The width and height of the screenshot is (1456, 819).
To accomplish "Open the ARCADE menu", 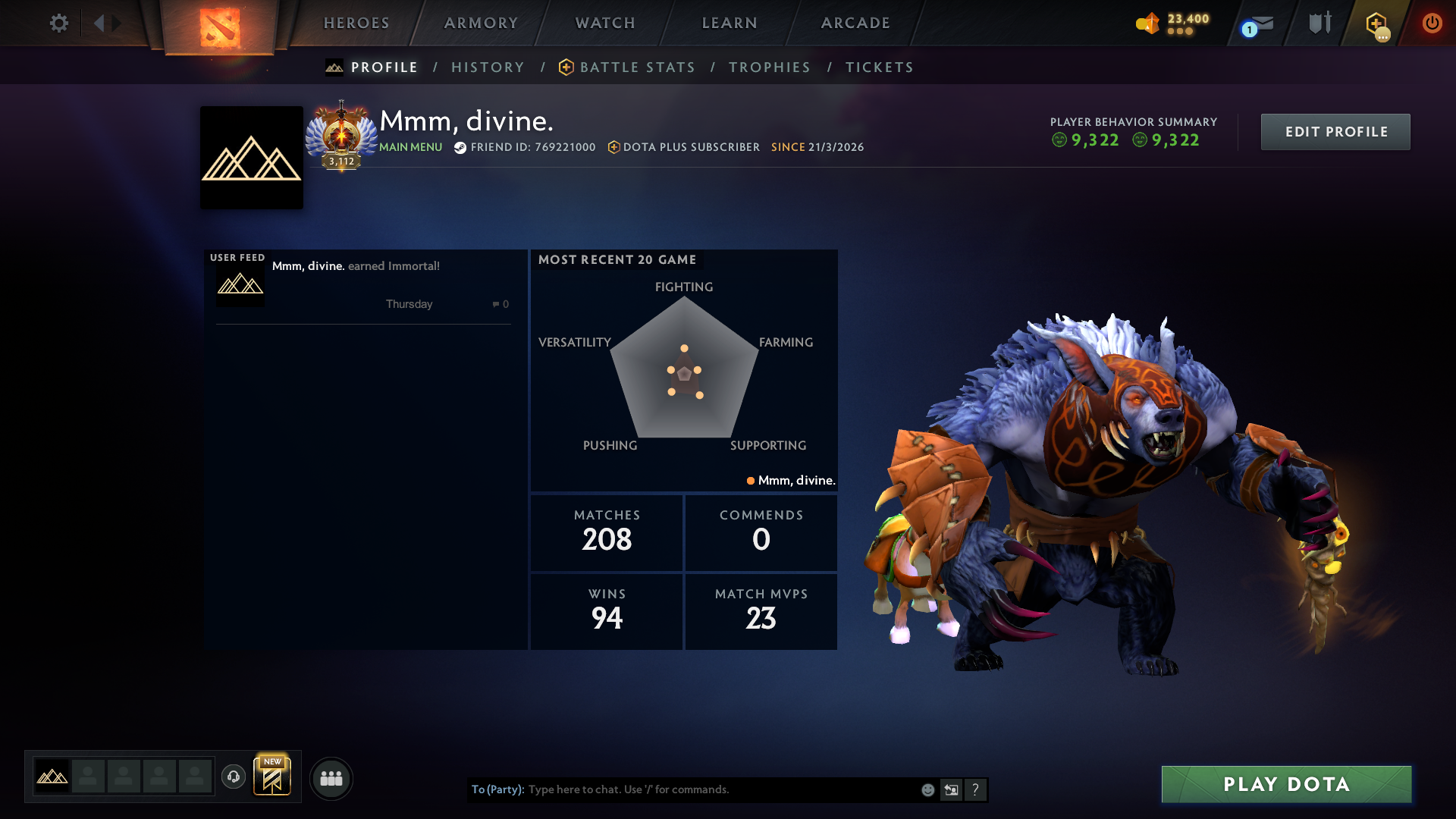I will coord(855,23).
